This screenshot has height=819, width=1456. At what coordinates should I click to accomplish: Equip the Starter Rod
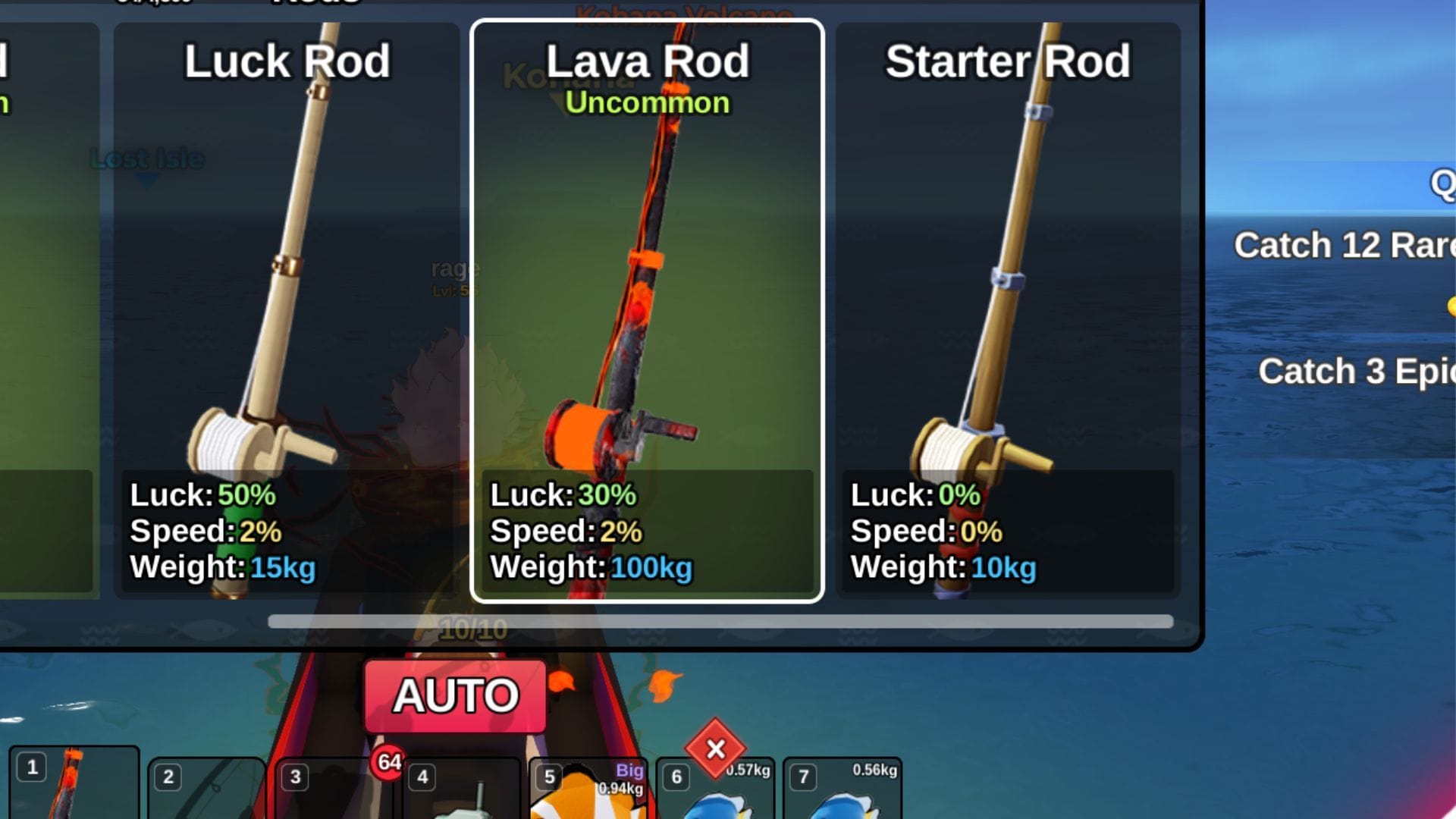pos(1009,303)
